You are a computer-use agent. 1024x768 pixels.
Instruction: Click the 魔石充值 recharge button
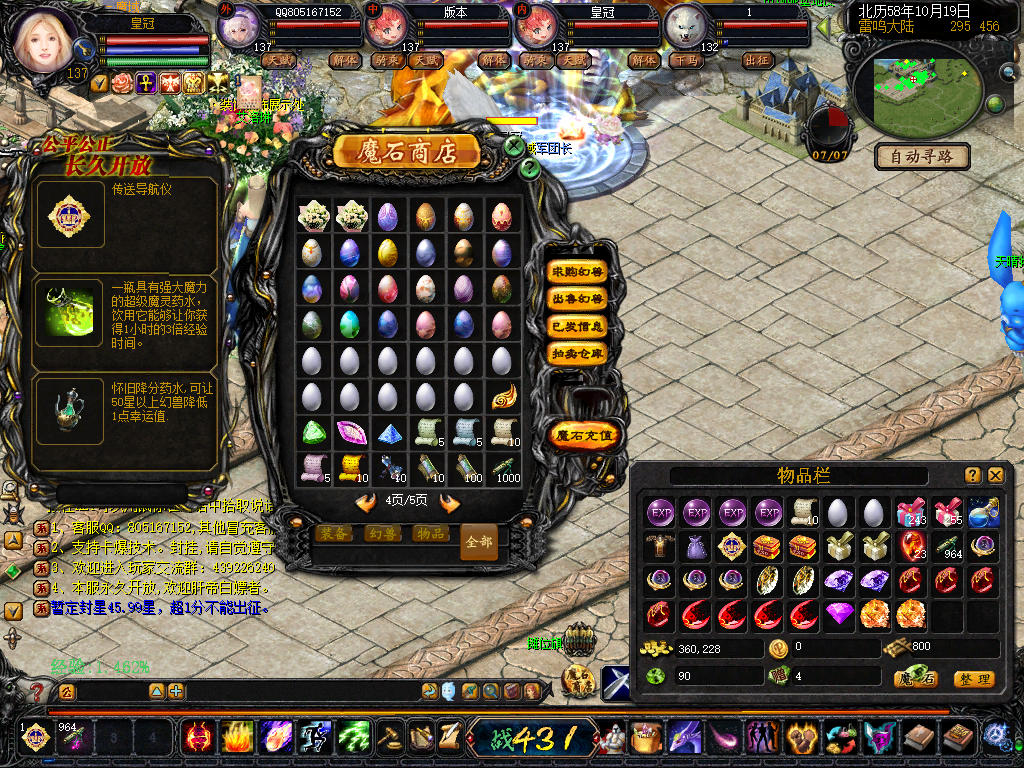tap(586, 436)
